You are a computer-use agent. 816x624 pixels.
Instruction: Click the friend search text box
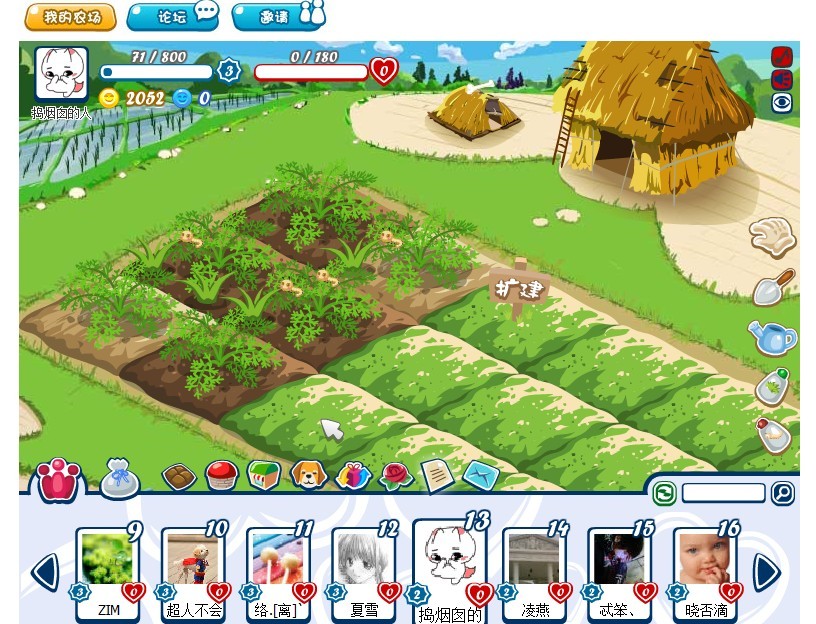pos(723,493)
